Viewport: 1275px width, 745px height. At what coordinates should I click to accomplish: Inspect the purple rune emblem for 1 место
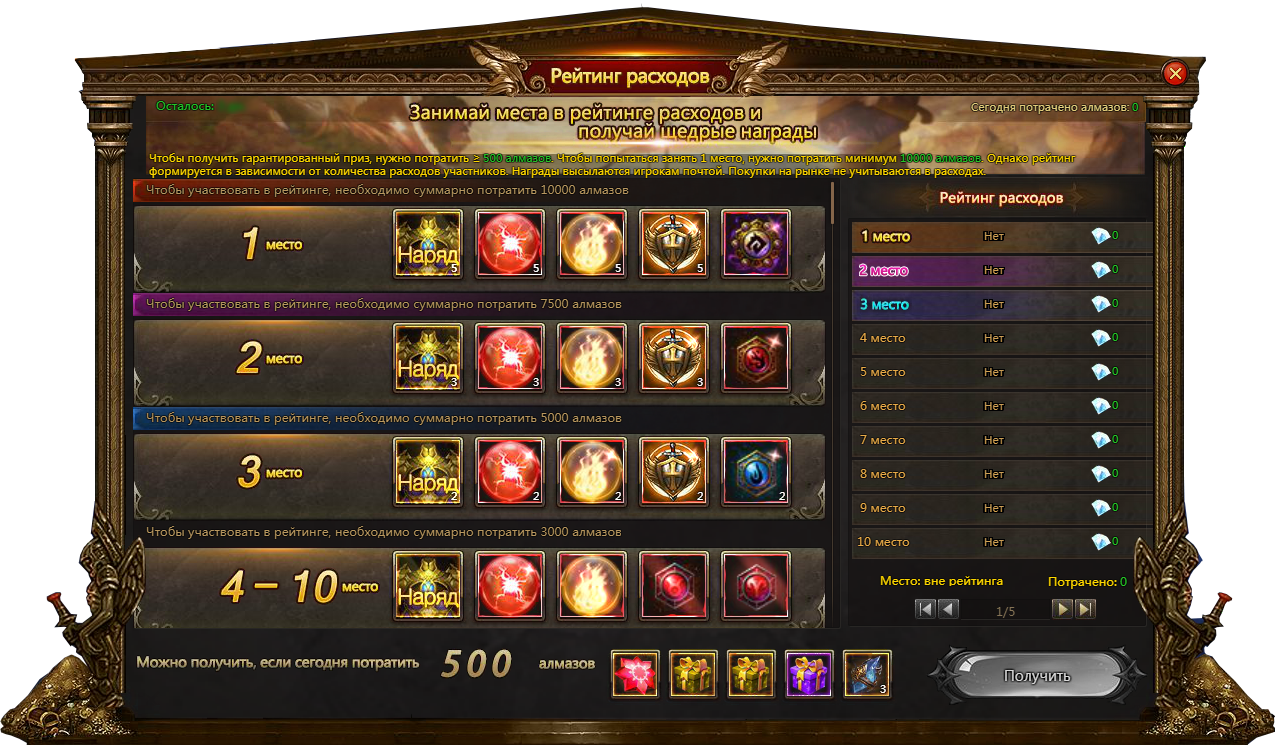click(756, 244)
